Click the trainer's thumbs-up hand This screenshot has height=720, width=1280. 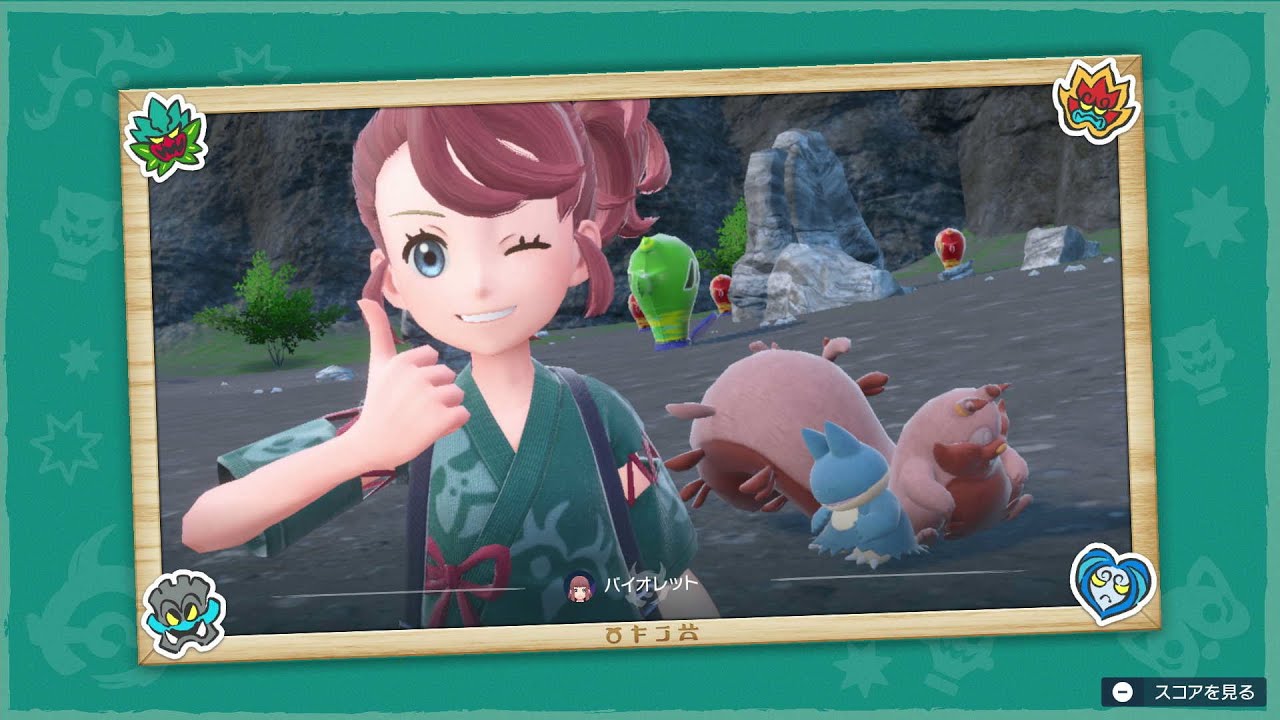410,390
